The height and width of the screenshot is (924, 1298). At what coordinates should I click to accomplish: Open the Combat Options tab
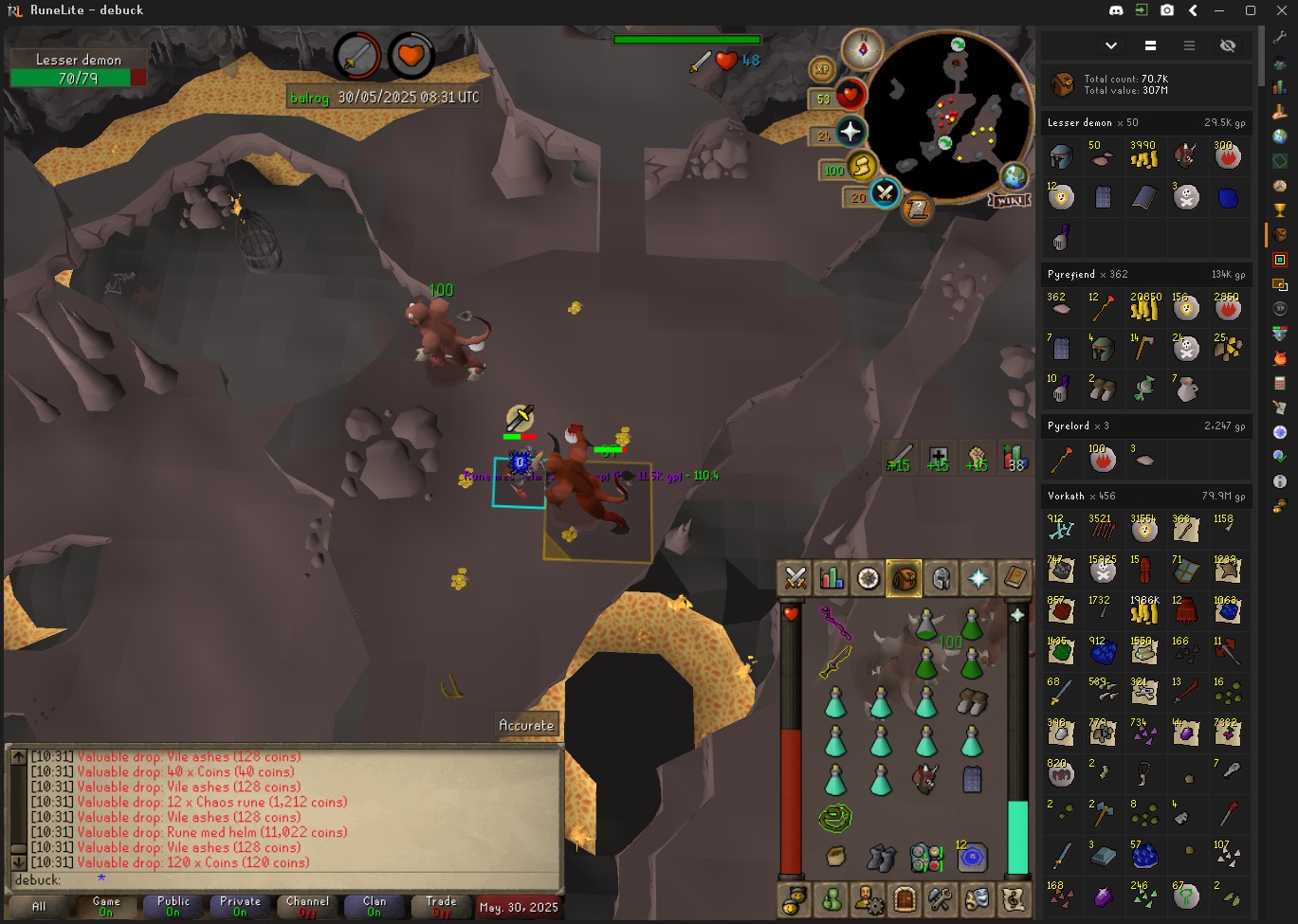[x=795, y=578]
